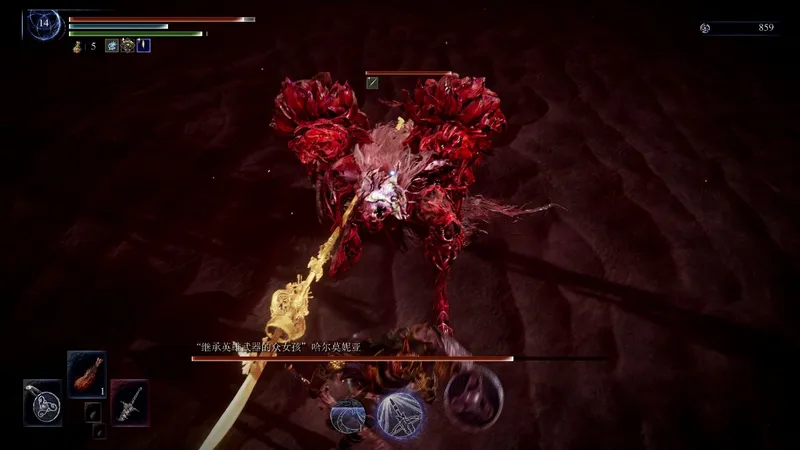This screenshot has height=450, width=800.
Task: Click the small green icon under enemy bar
Action: pyautogui.click(x=372, y=83)
